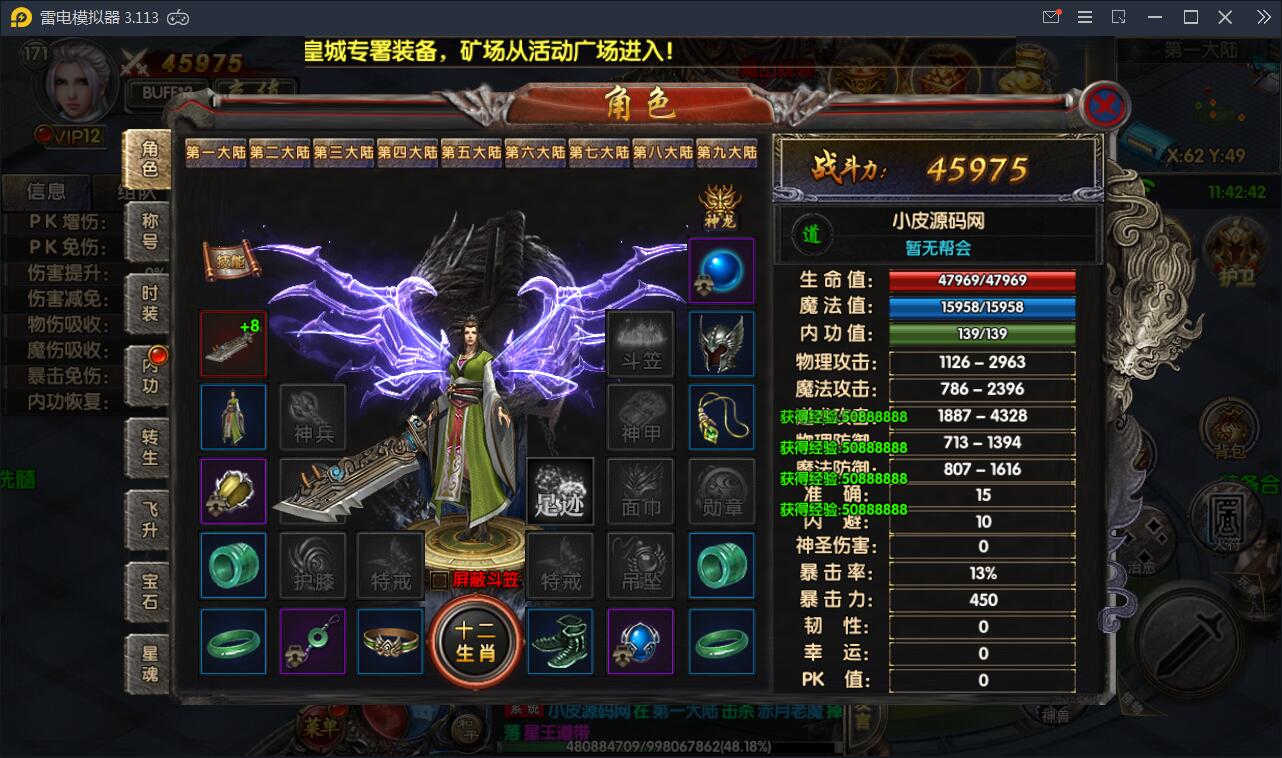The width and height of the screenshot is (1282, 758).
Task: Enable the 屏蔽斗笠 hide-hat checkbox
Action: click(439, 578)
